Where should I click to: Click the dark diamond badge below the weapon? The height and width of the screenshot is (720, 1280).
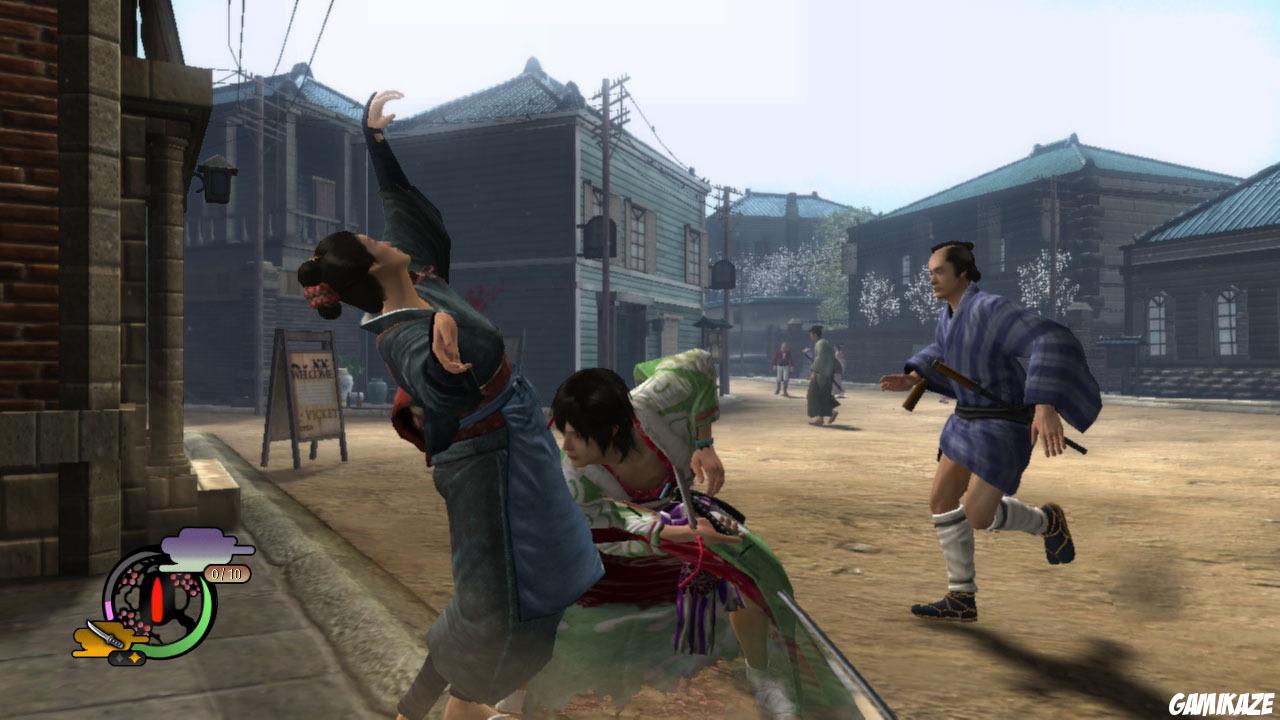pos(121,658)
